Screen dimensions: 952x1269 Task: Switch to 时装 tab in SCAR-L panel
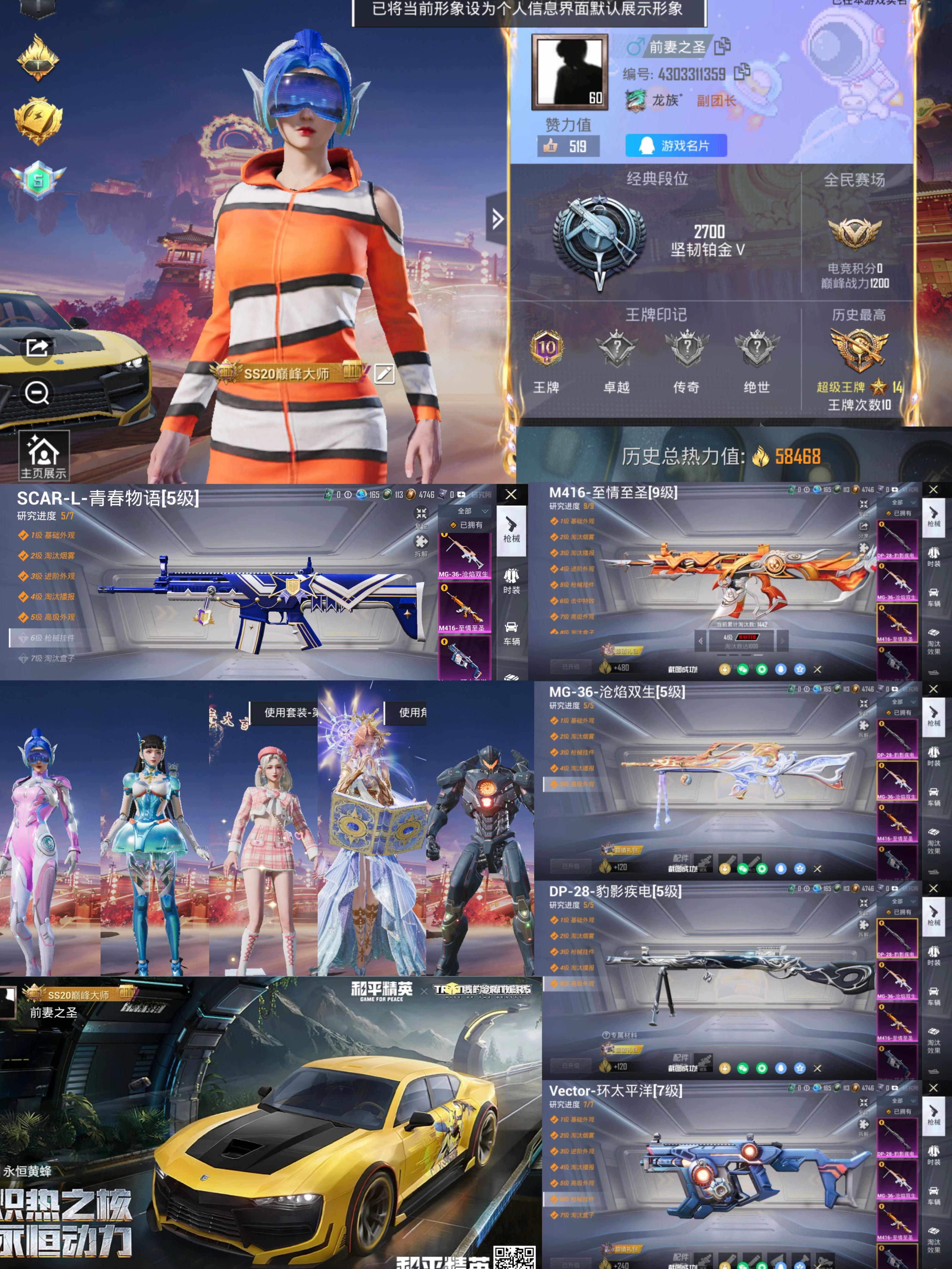[x=511, y=581]
